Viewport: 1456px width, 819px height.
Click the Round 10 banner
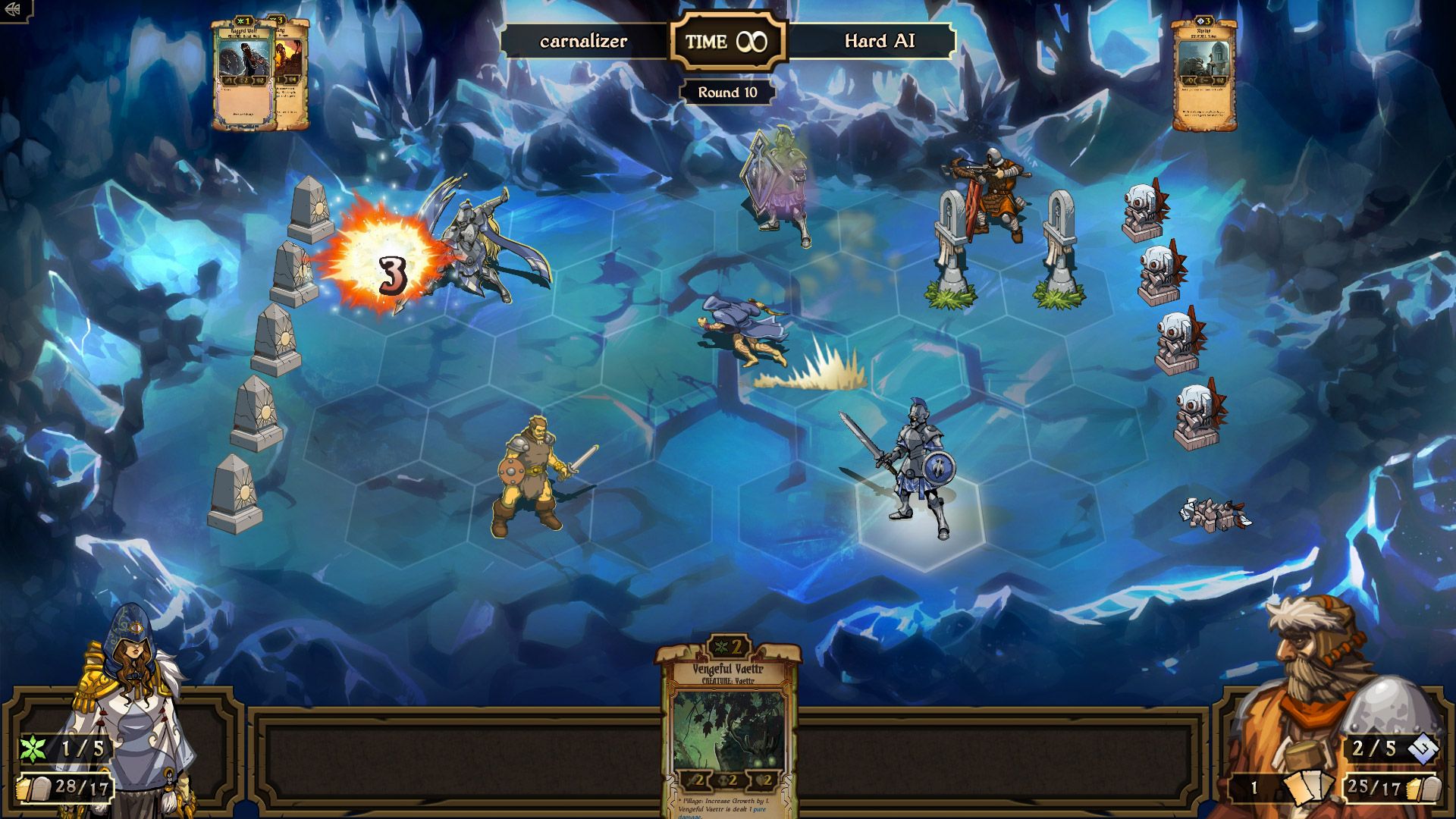726,91
